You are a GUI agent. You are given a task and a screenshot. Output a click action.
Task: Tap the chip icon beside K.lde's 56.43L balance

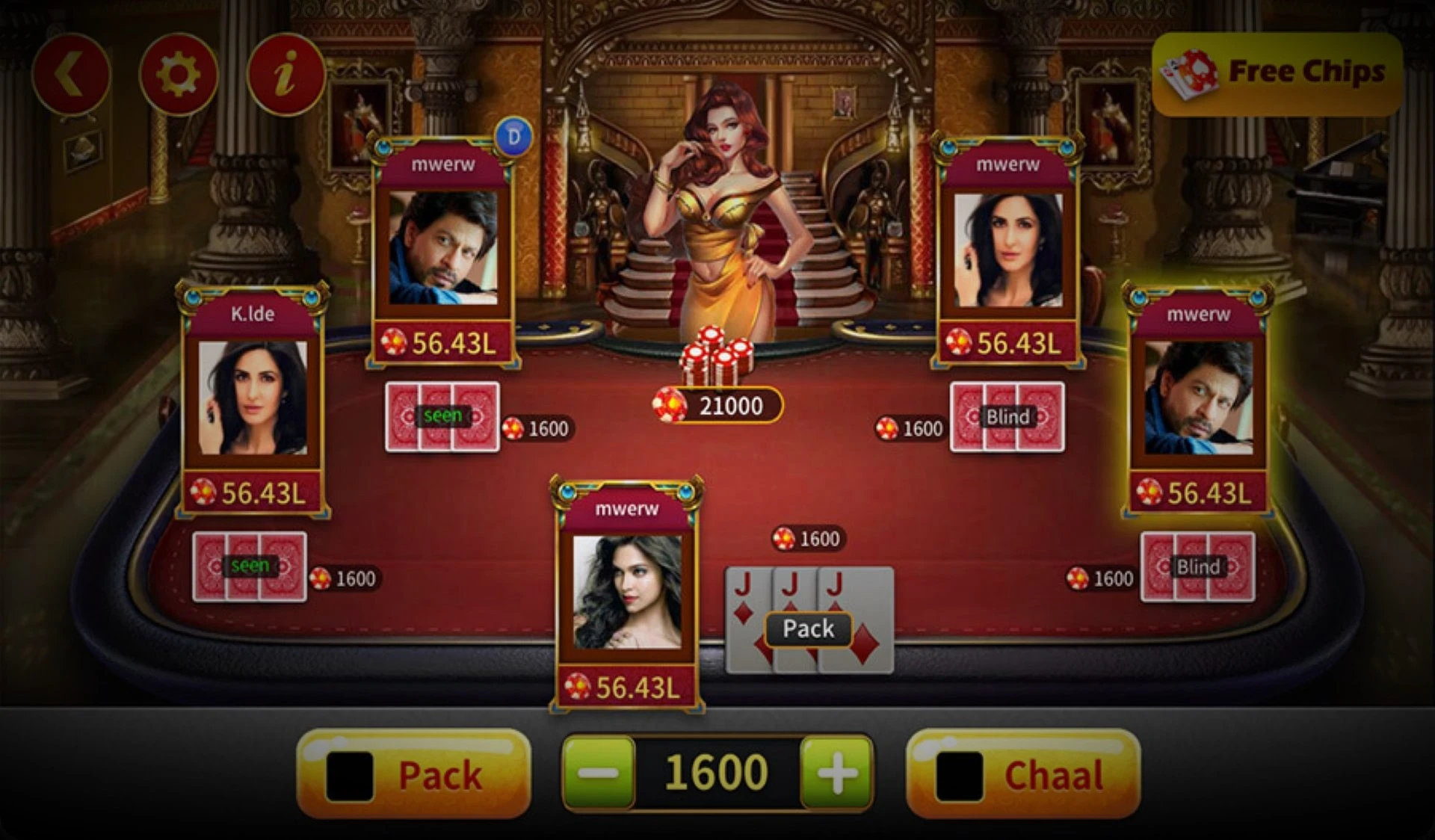point(202,491)
